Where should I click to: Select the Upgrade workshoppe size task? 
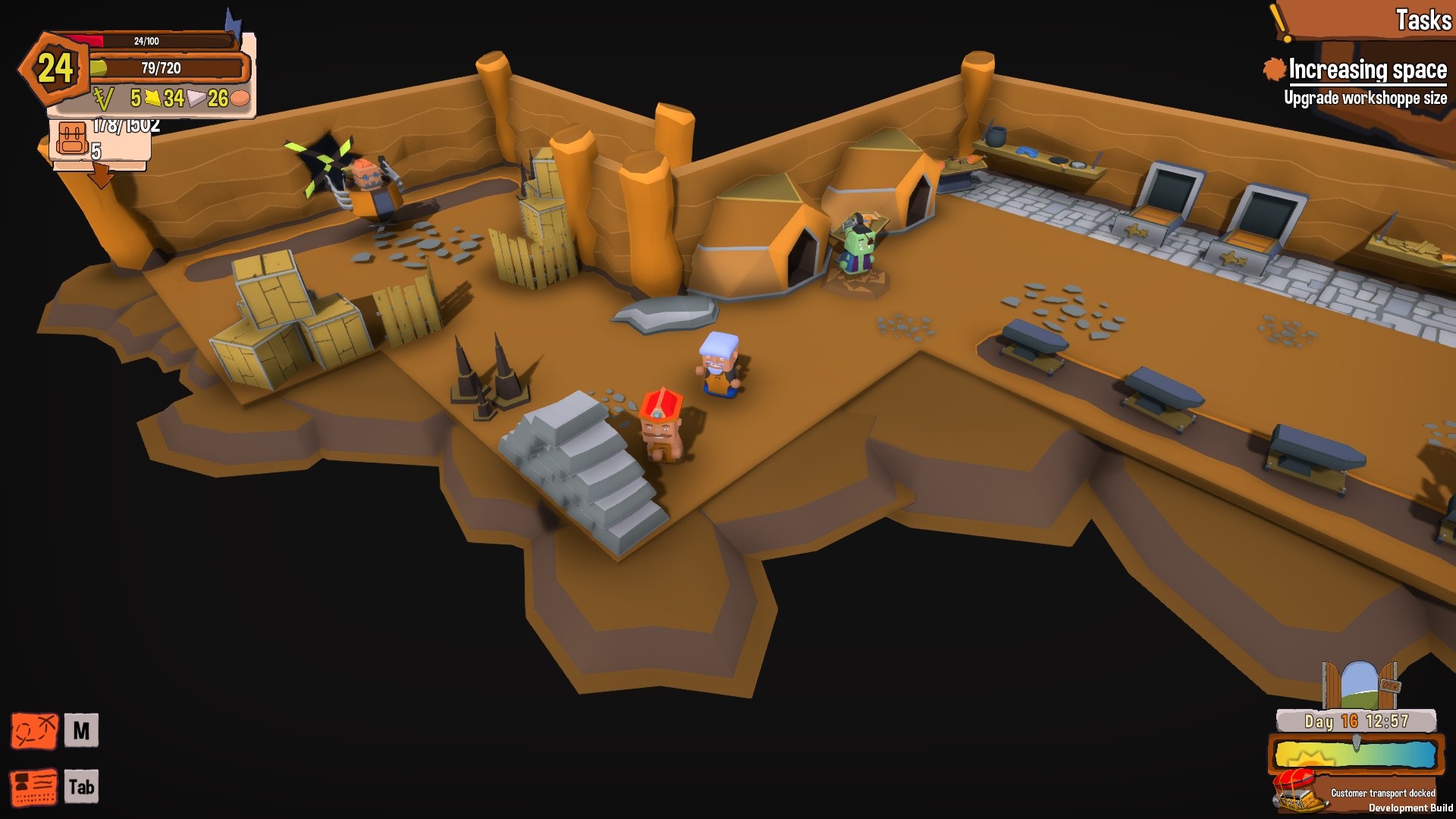pyautogui.click(x=1366, y=97)
